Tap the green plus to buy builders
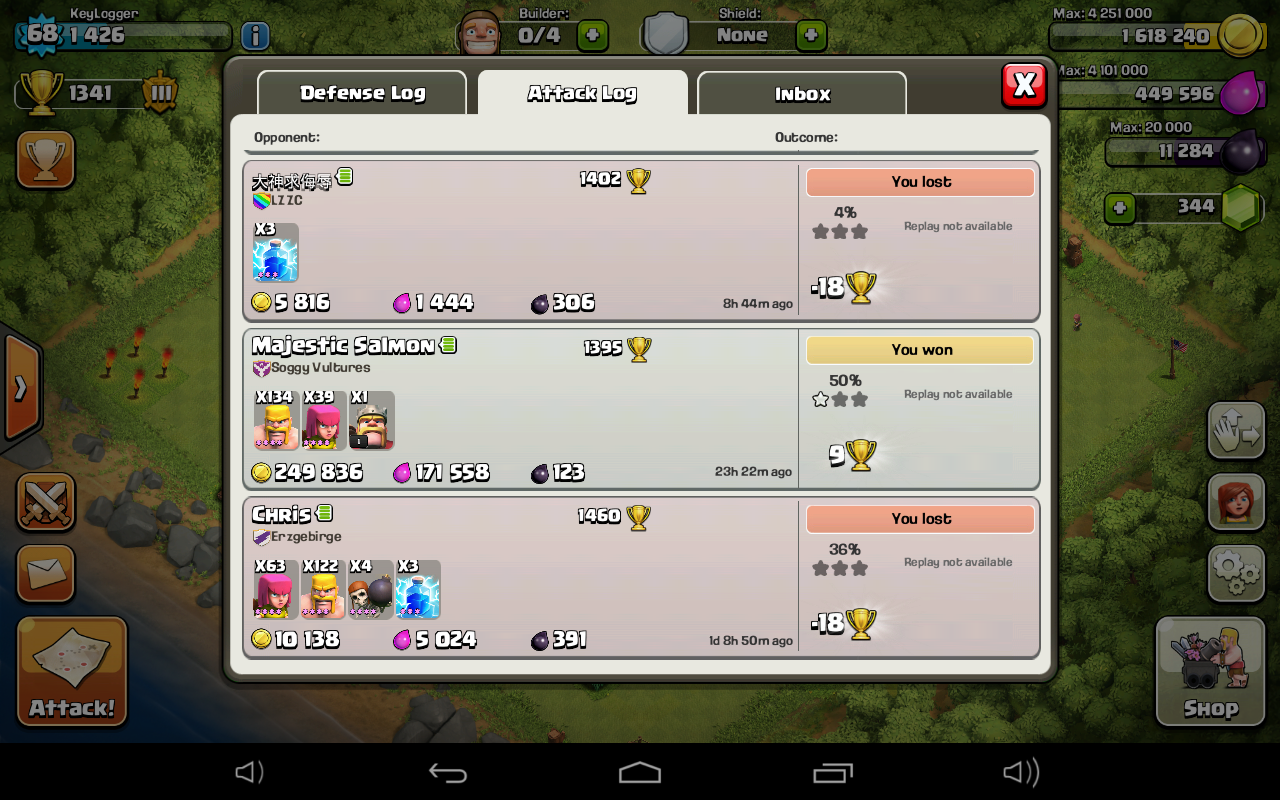Viewport: 1280px width, 800px height. point(594,36)
